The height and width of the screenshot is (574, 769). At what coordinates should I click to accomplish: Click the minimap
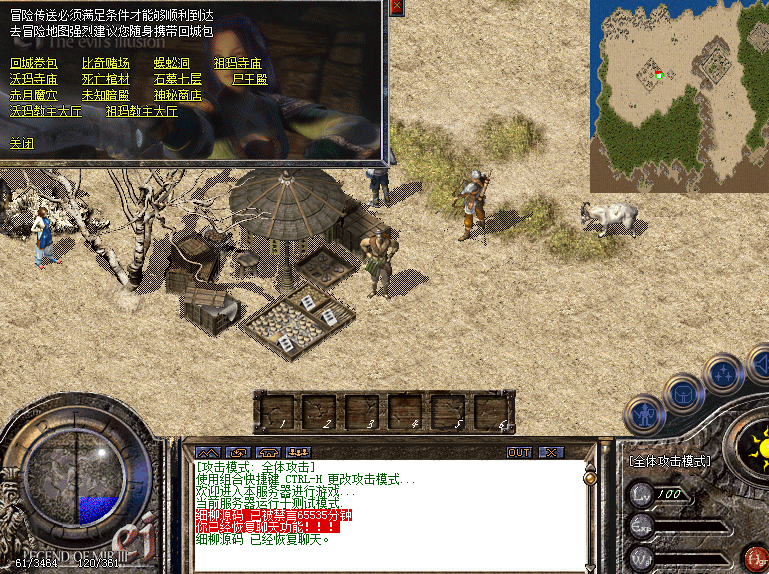[679, 96]
